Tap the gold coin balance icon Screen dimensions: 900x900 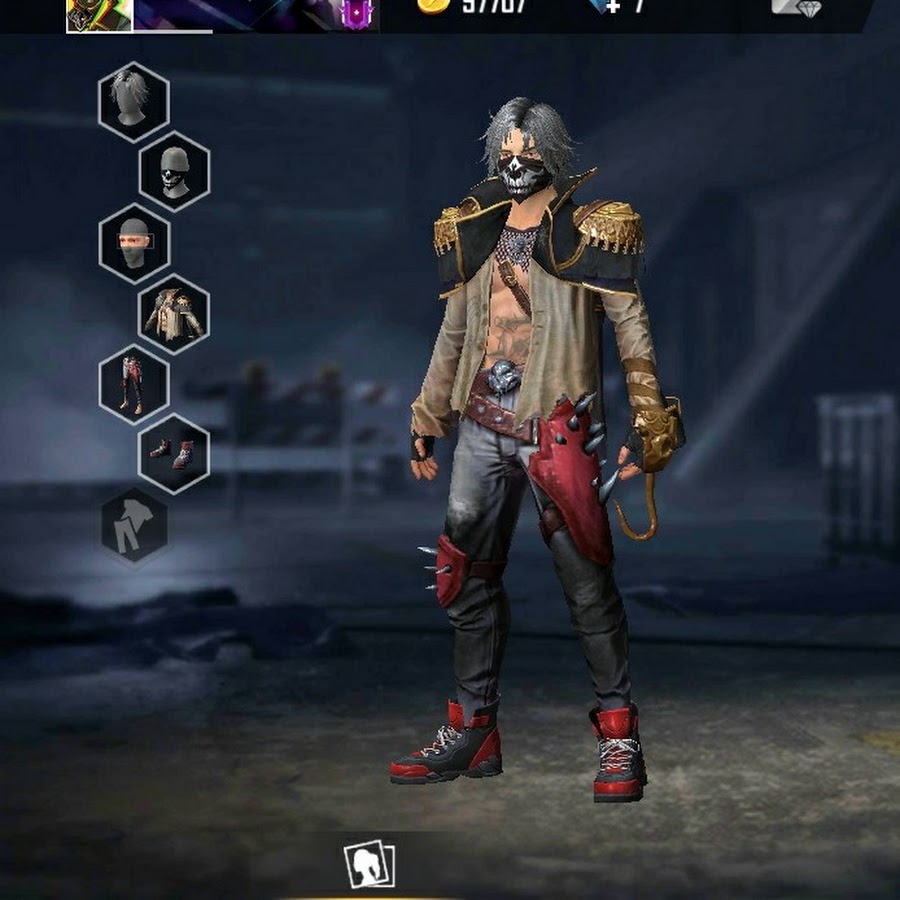[433, 6]
